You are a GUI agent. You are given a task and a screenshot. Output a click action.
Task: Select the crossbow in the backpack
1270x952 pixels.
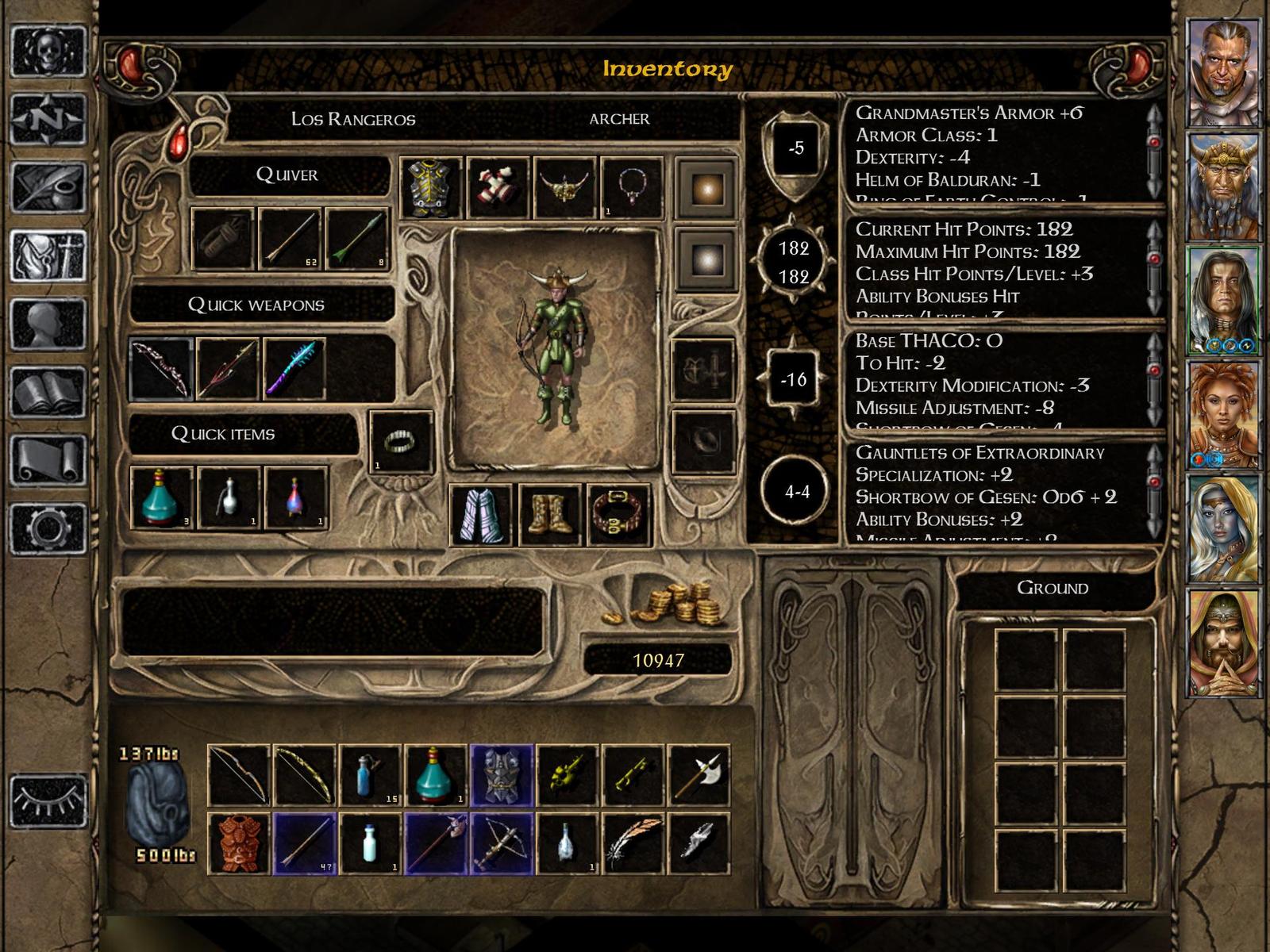click(x=502, y=842)
